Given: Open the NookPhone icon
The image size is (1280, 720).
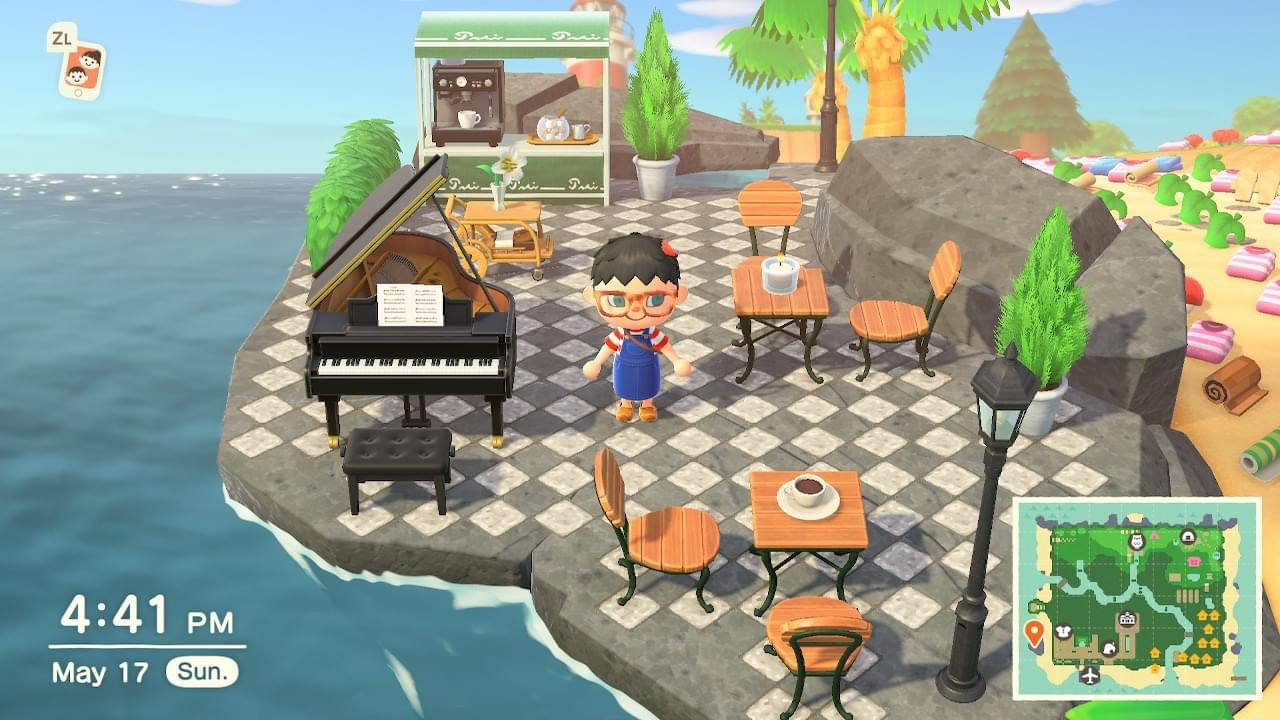Looking at the screenshot, I should click(x=81, y=69).
